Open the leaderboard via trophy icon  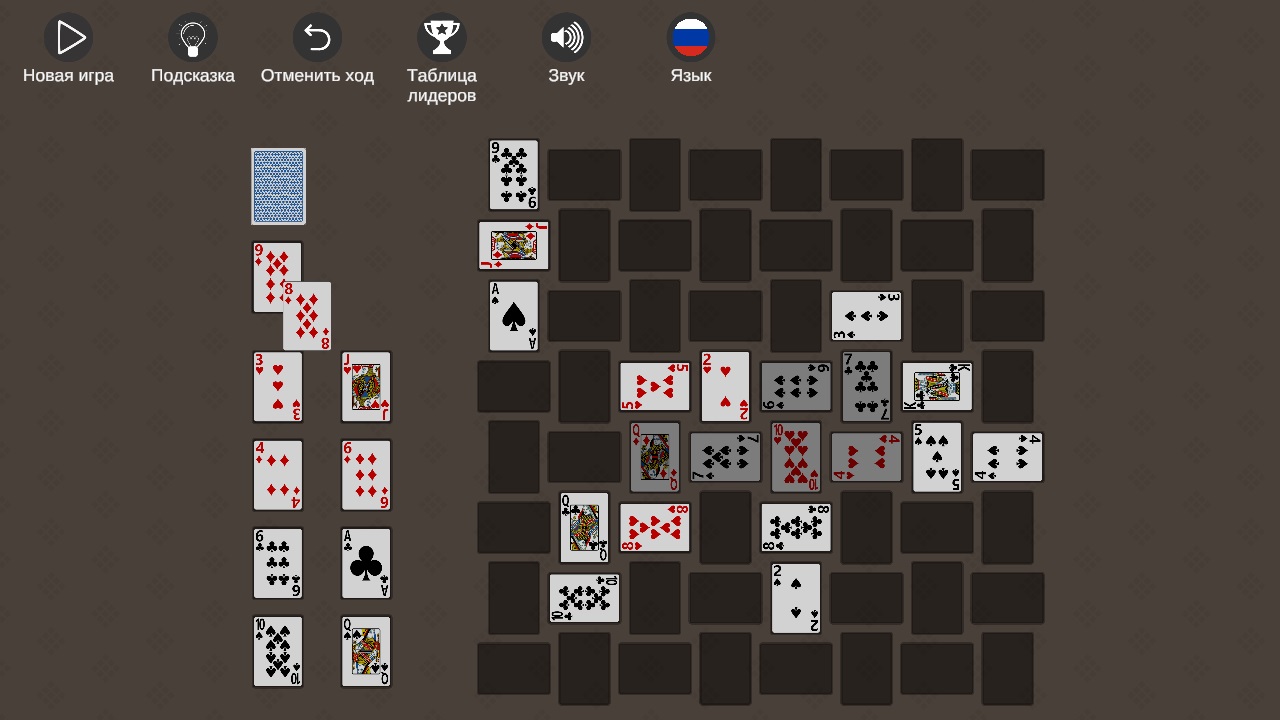pyautogui.click(x=442, y=36)
